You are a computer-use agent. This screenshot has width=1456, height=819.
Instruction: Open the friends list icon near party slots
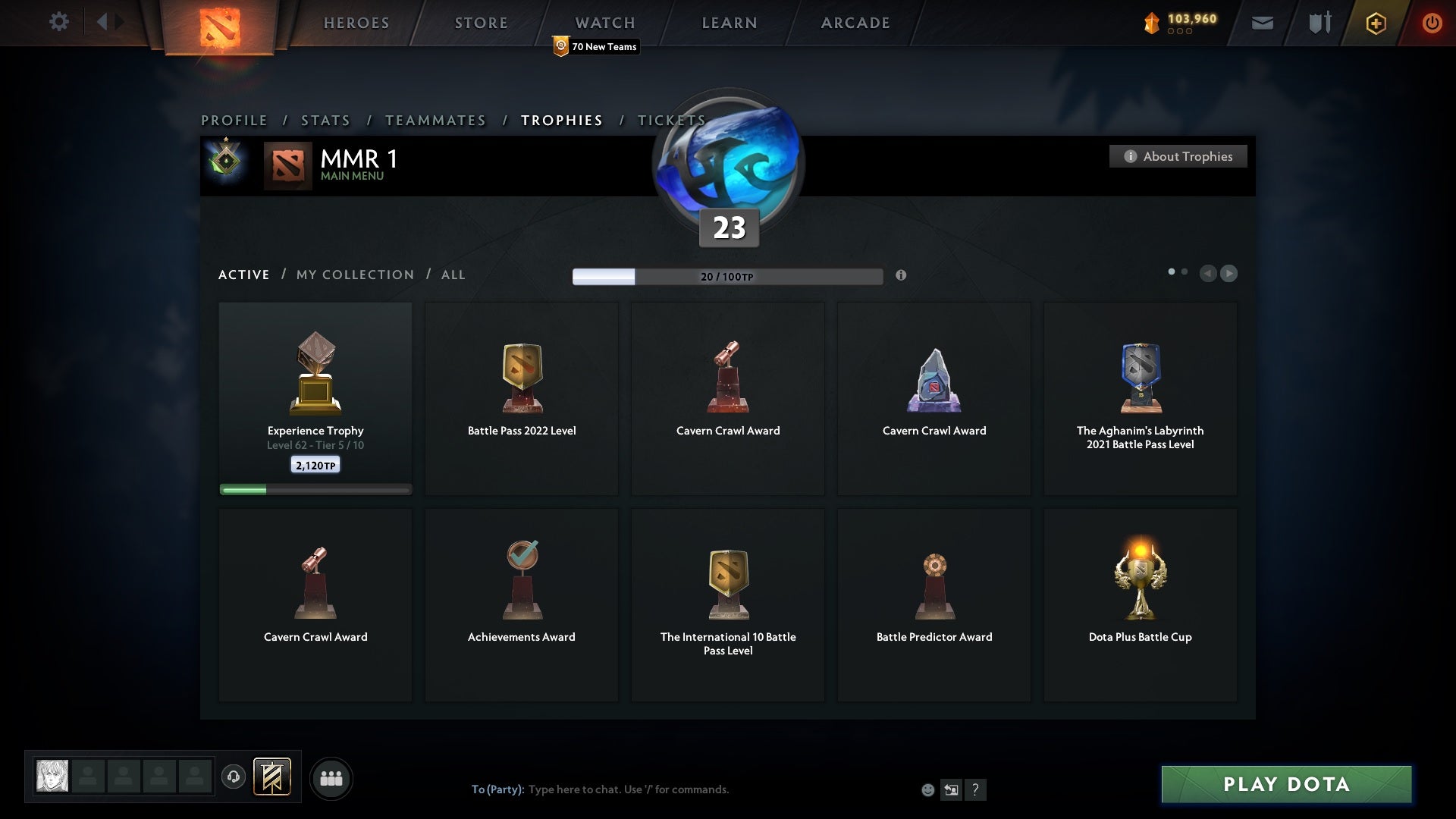(331, 778)
